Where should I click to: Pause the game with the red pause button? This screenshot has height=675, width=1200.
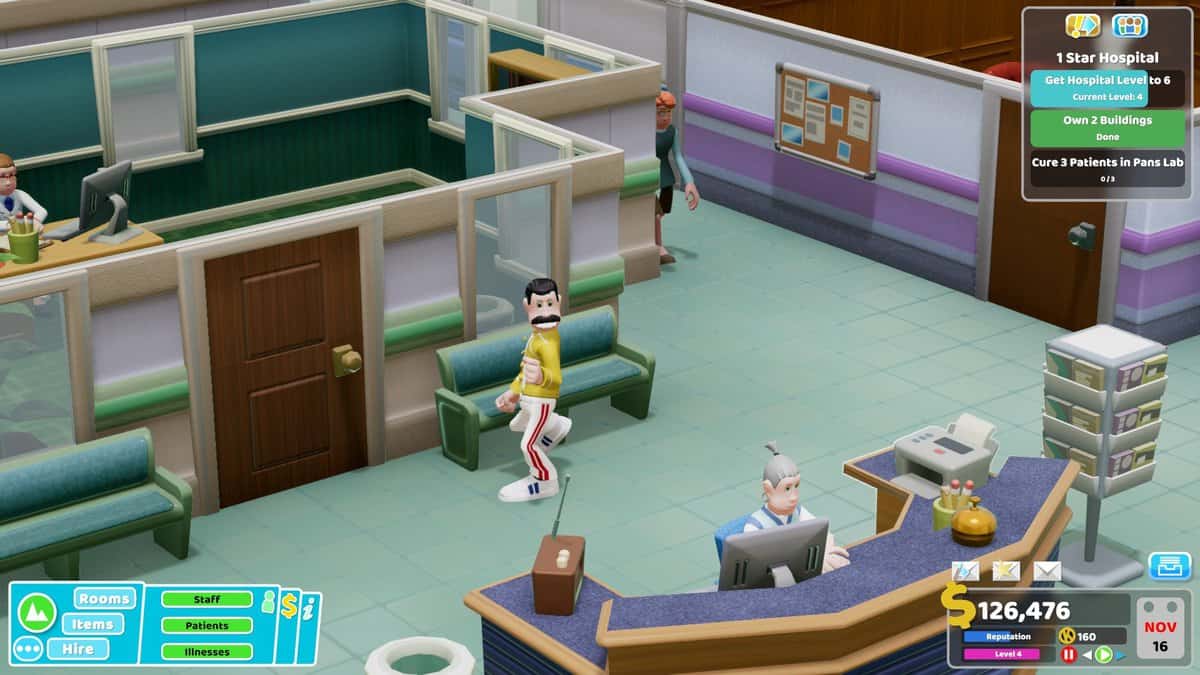pos(1068,655)
